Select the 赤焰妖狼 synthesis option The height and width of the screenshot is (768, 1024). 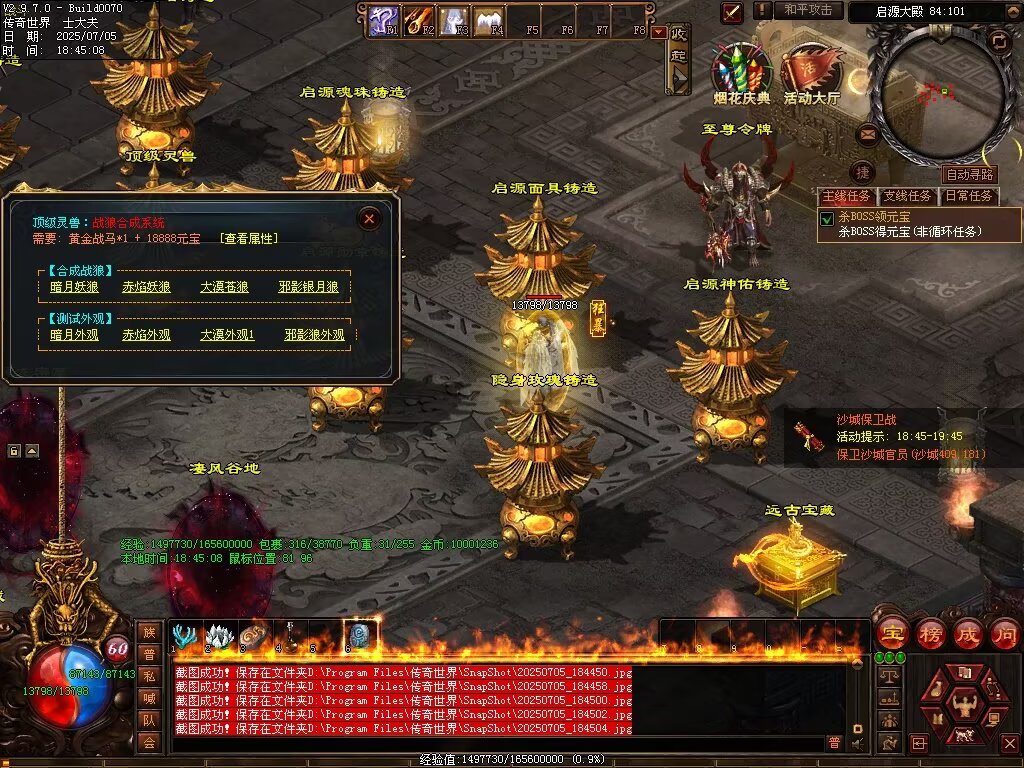[x=146, y=288]
